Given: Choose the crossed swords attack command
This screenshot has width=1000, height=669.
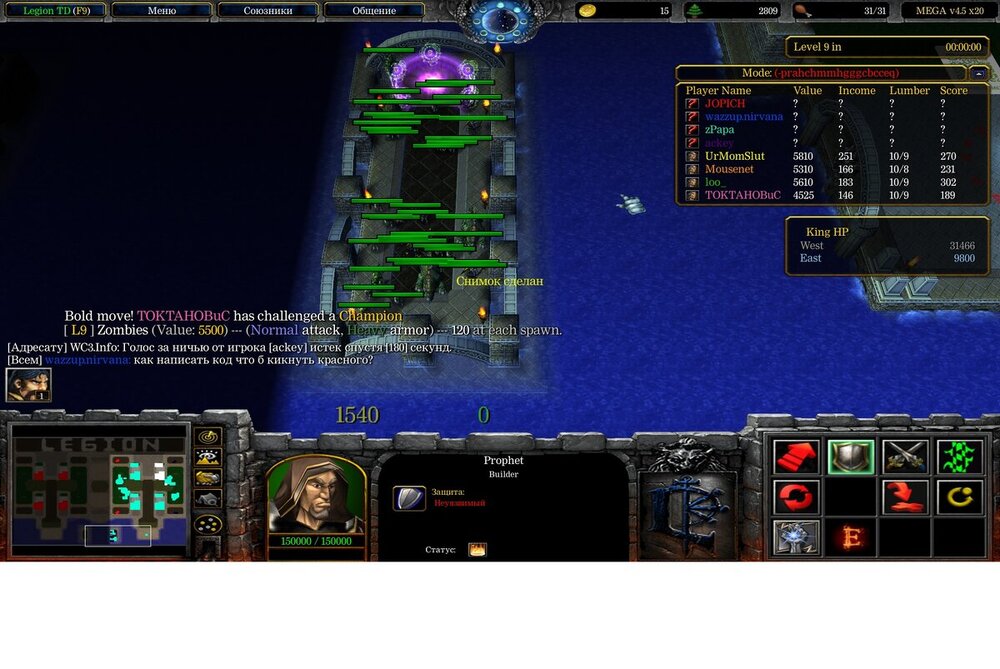Looking at the screenshot, I should pos(905,457).
